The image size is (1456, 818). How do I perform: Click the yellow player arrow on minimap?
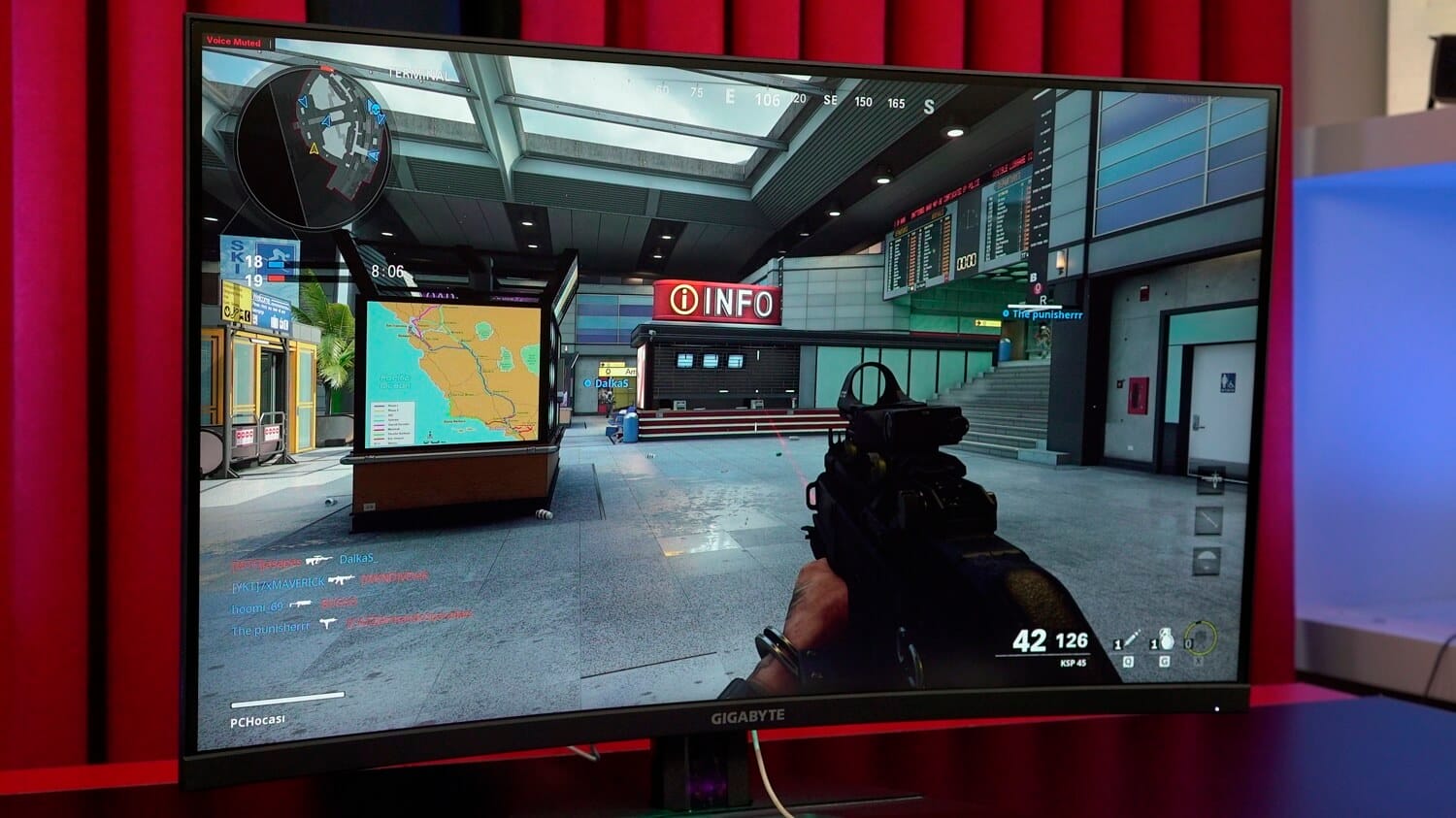pyautogui.click(x=314, y=149)
